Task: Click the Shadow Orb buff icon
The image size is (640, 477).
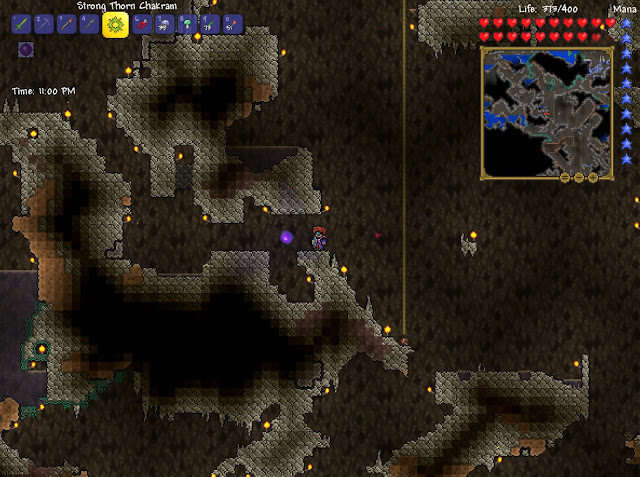Action: (26, 49)
